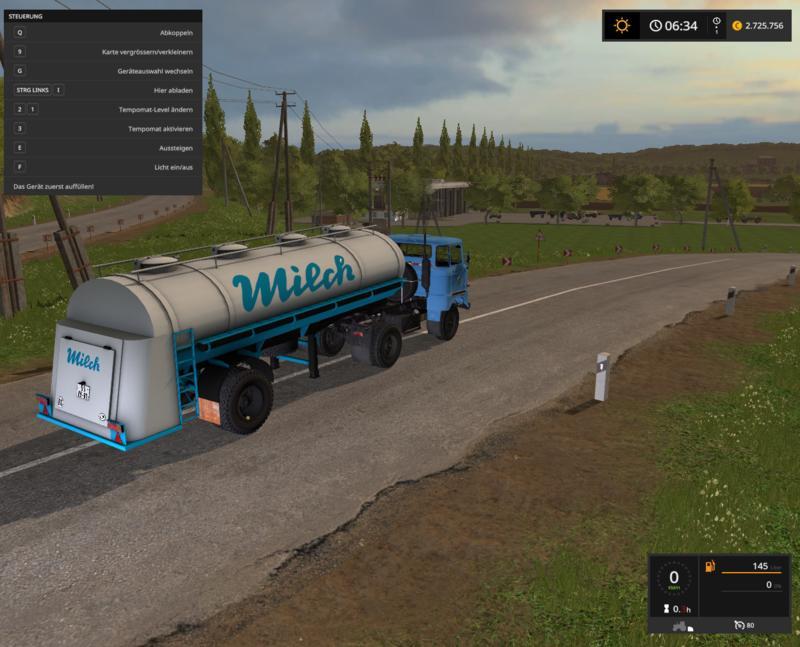Screen dimensions: 800x647
Task: Click the orange fuel pump icon
Action: (710, 567)
